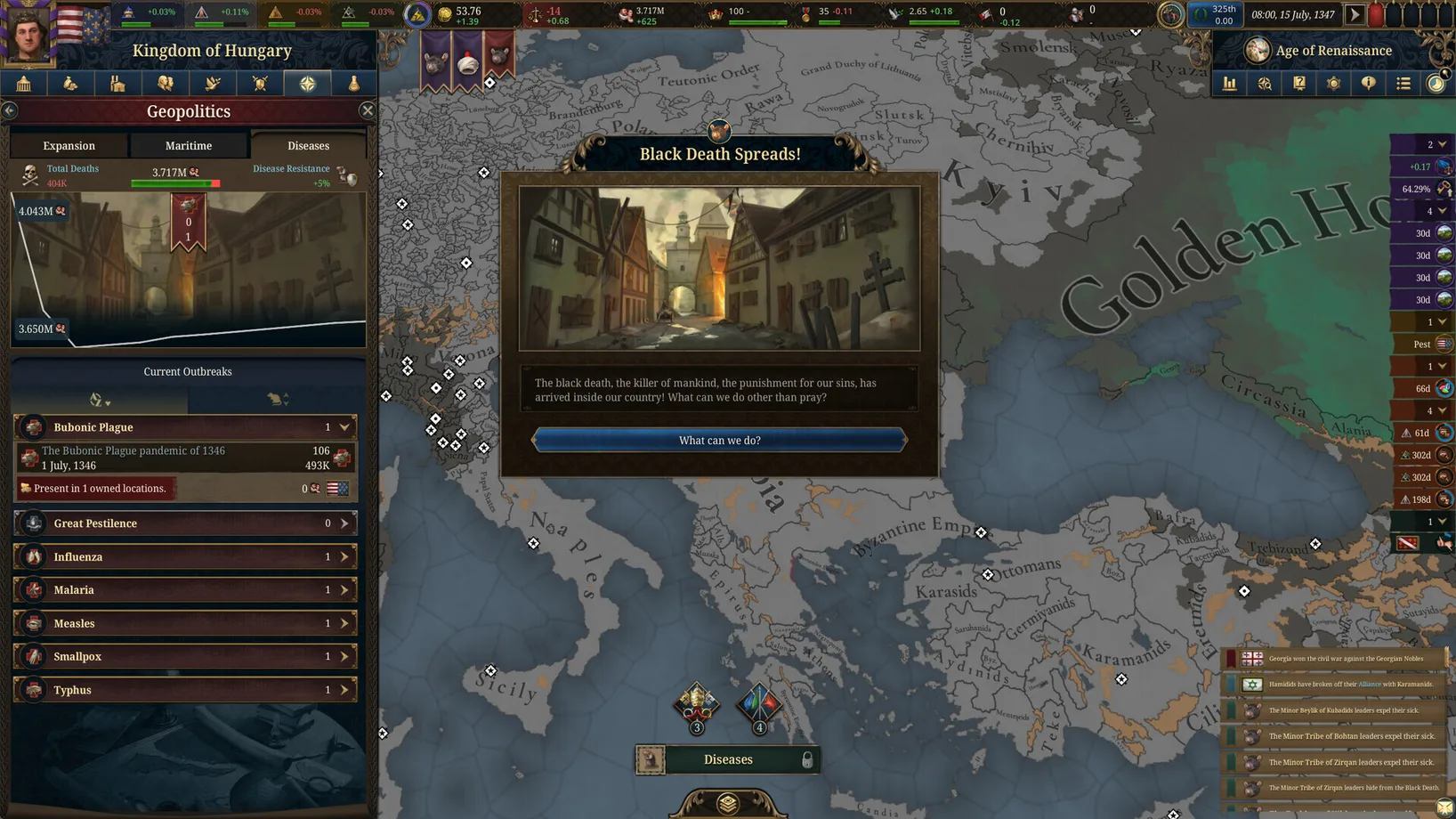
Task: Expand the Great Pestilence row
Action: point(344,523)
